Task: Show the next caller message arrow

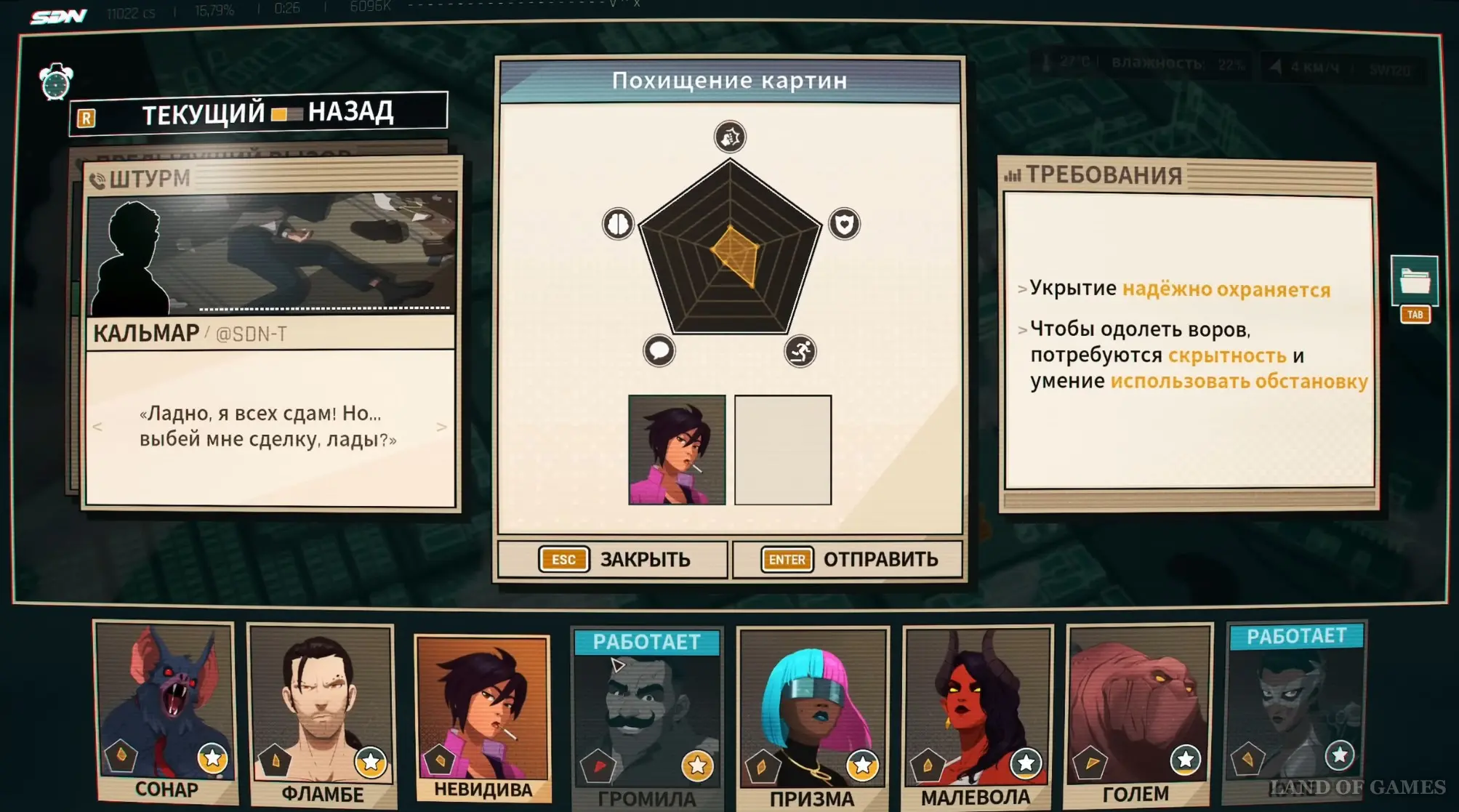Action: pos(441,427)
